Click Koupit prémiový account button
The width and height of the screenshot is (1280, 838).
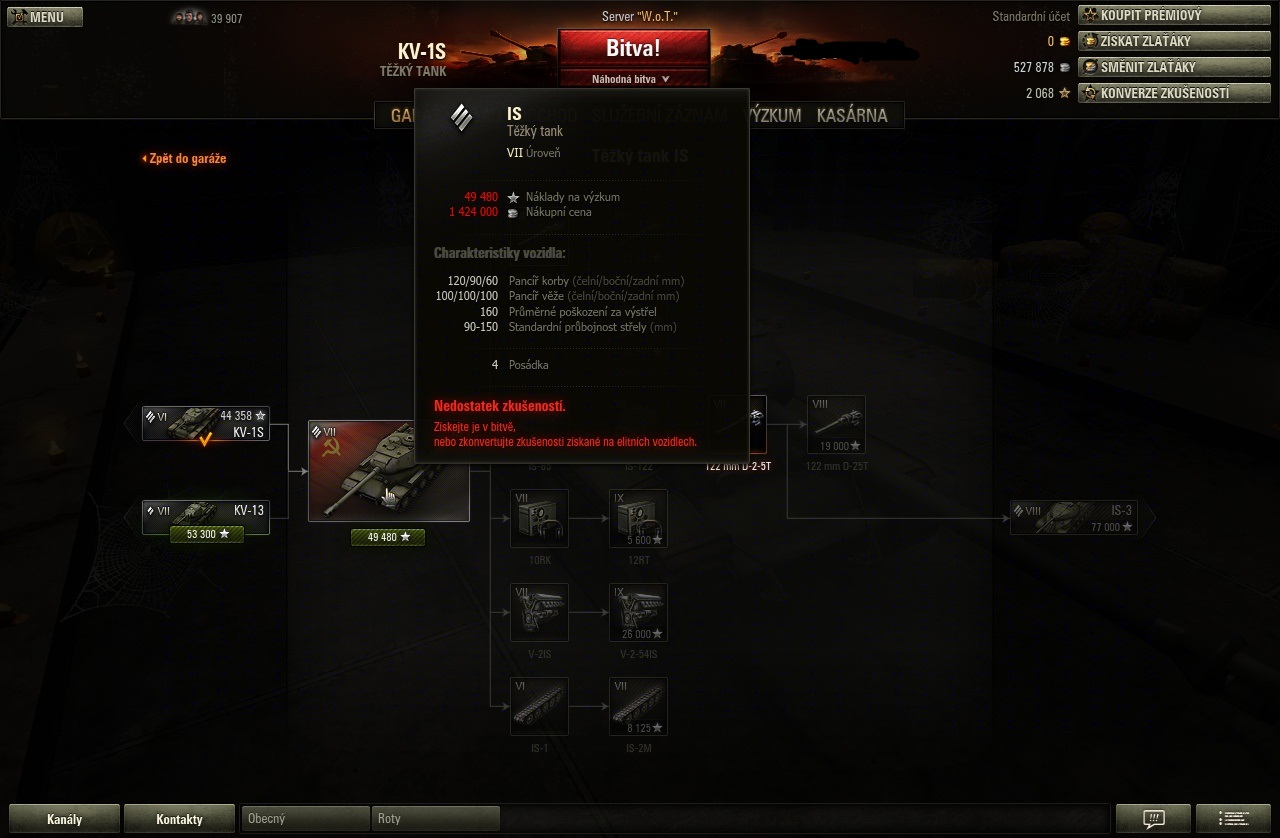point(1174,15)
